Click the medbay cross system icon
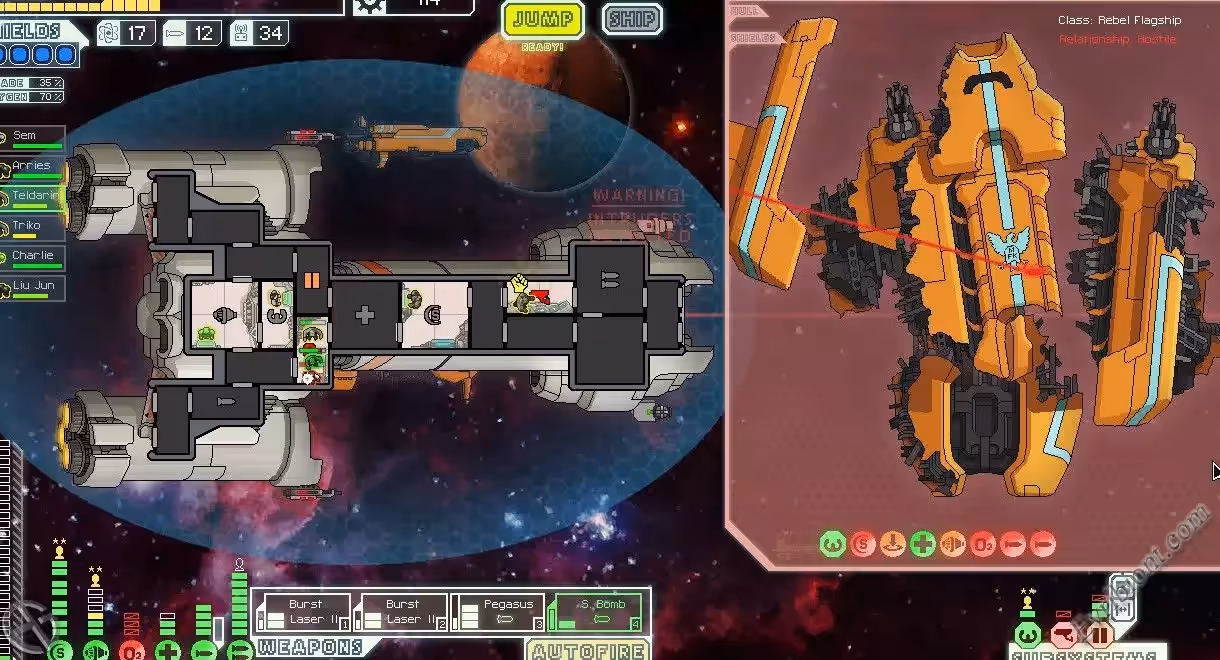1220x660 pixels. tap(168, 650)
